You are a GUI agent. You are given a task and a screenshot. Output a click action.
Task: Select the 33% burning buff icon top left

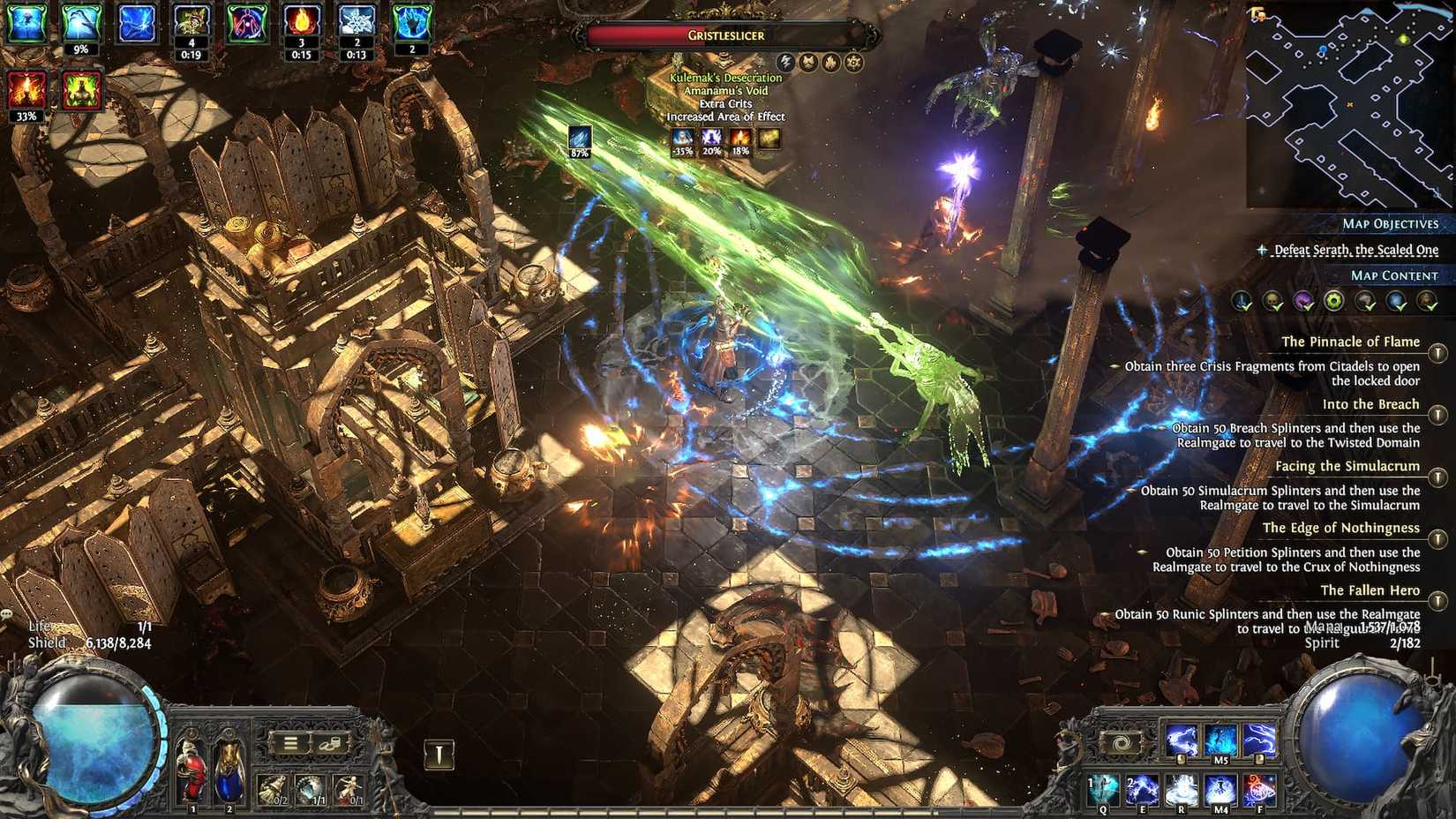click(x=26, y=91)
